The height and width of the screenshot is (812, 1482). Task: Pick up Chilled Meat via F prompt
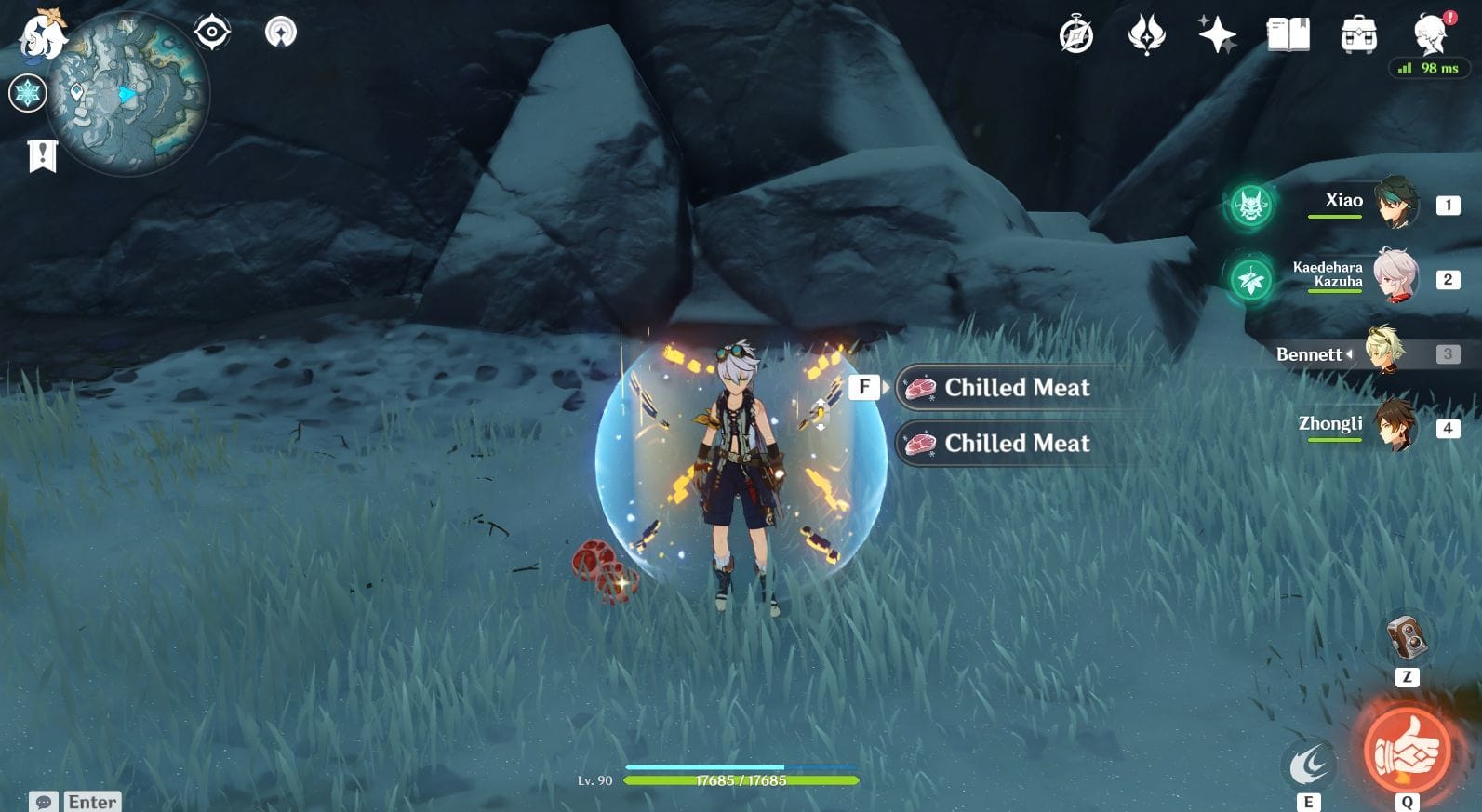(x=867, y=387)
